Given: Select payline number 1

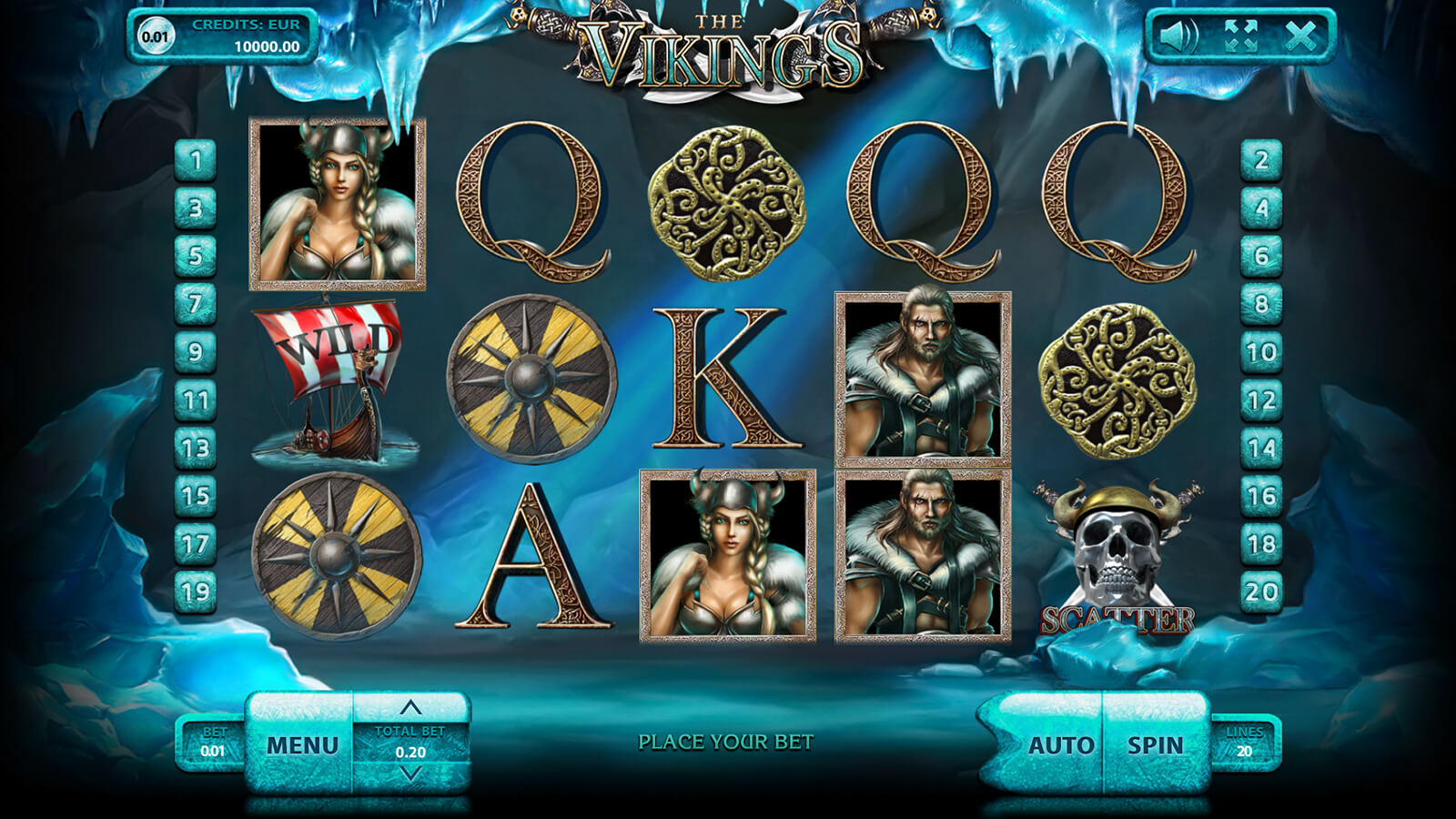Looking at the screenshot, I should (195, 161).
